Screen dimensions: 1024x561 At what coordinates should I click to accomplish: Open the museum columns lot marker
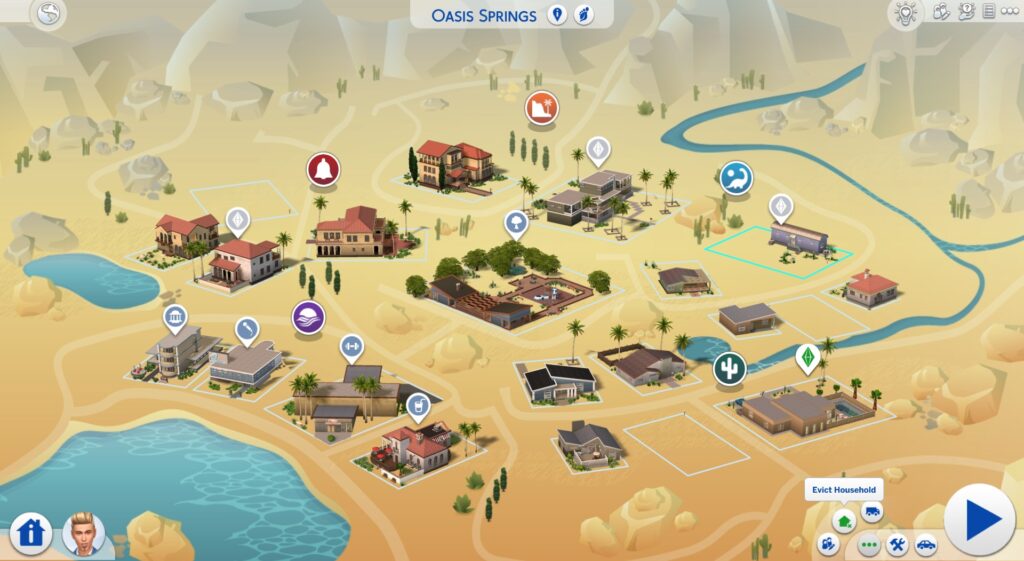[175, 318]
